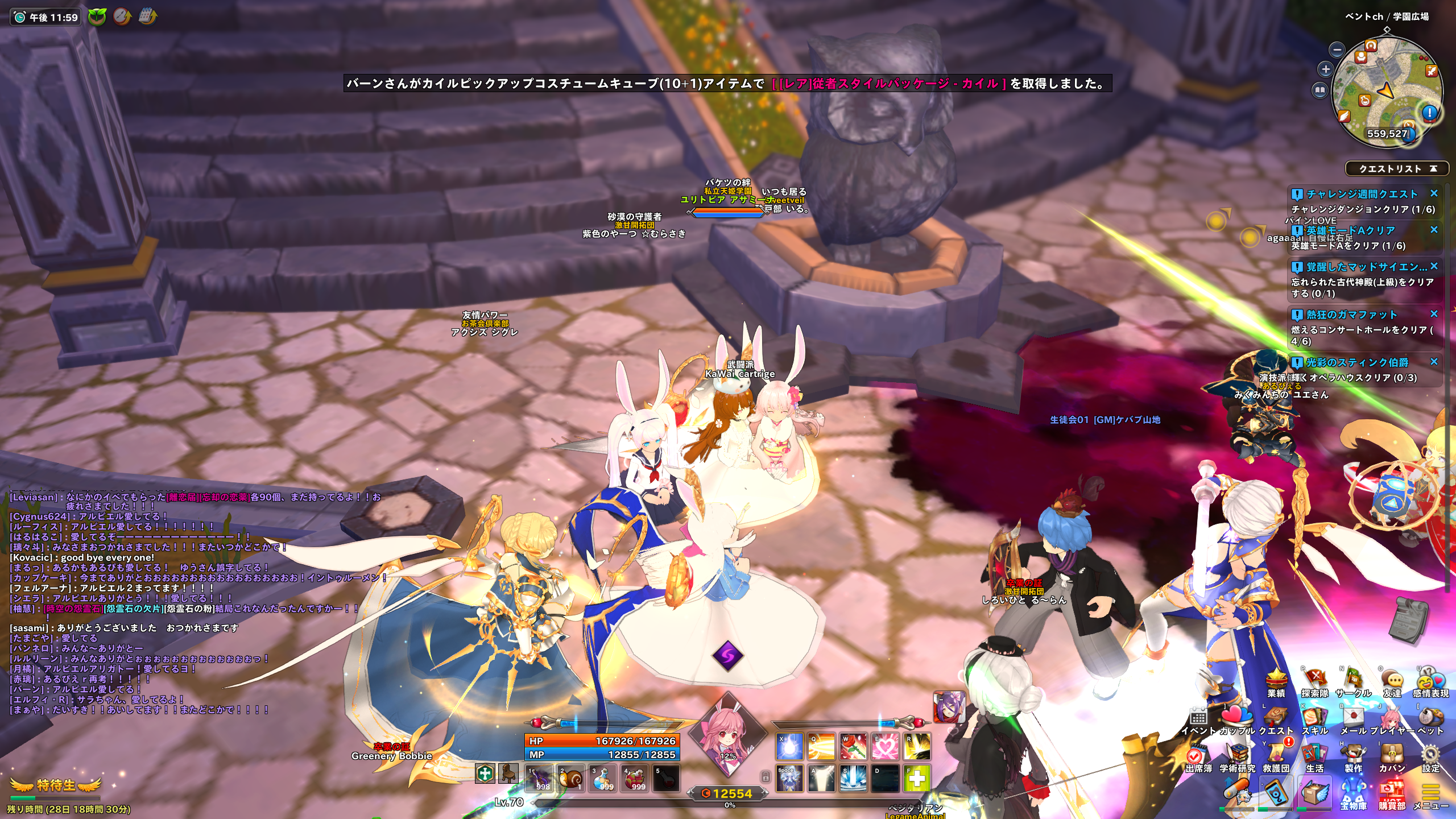Open the world map book button
The height and width of the screenshot is (819, 1456).
[1320, 90]
